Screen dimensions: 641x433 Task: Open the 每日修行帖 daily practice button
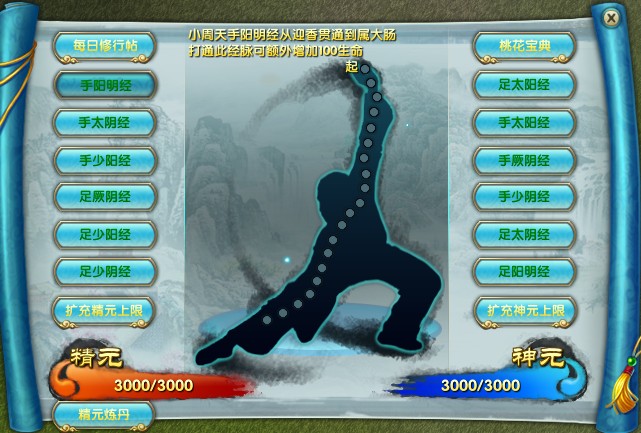click(104, 47)
